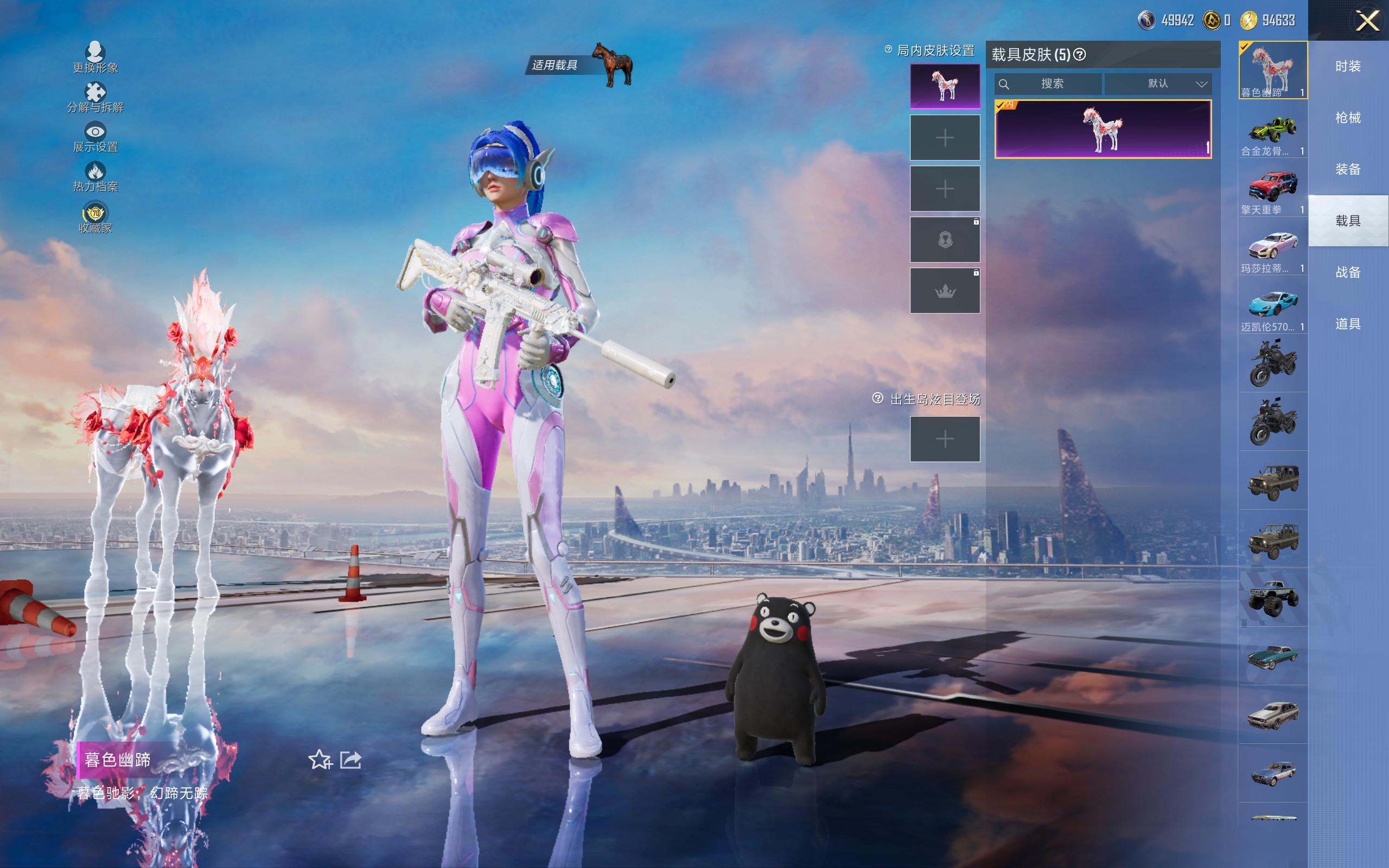Screen dimensions: 1389x868
Task: Open 分解与拆解 dismantle option
Action: click(95, 97)
